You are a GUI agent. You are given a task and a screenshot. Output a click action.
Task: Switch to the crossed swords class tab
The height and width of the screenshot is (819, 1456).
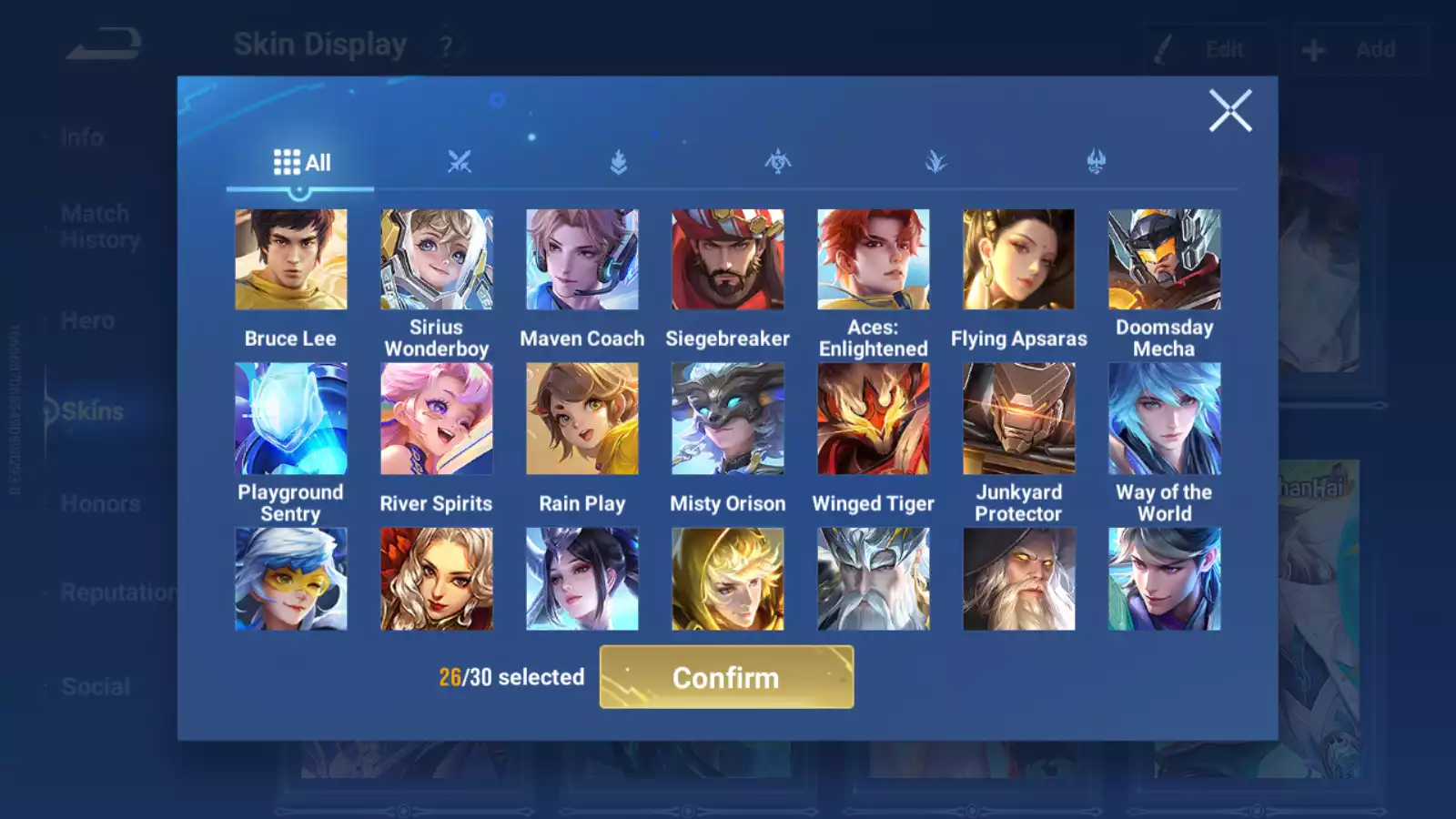click(460, 163)
